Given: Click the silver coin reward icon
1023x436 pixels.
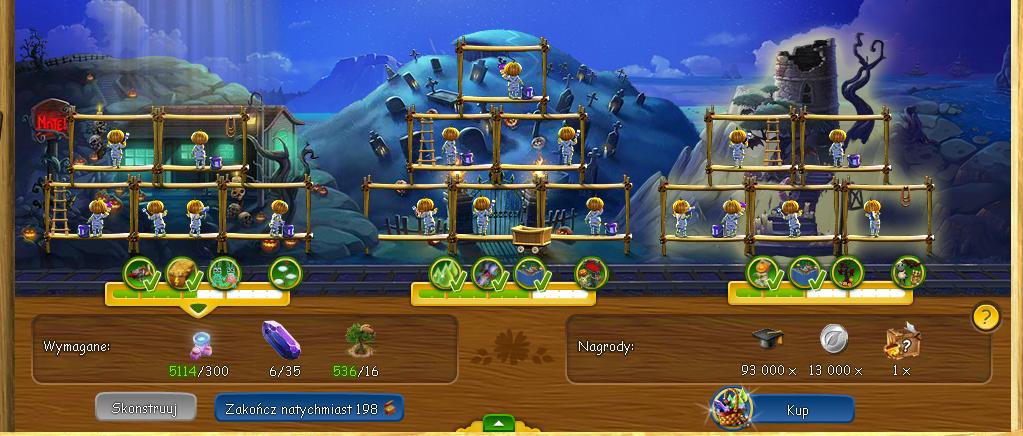Looking at the screenshot, I should (x=834, y=340).
